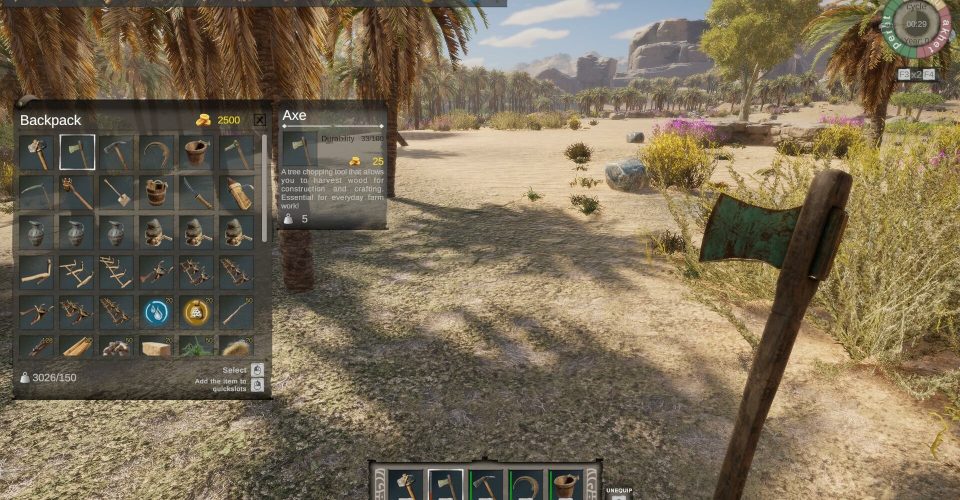Select the clay pot in the backpack

(x=197, y=153)
